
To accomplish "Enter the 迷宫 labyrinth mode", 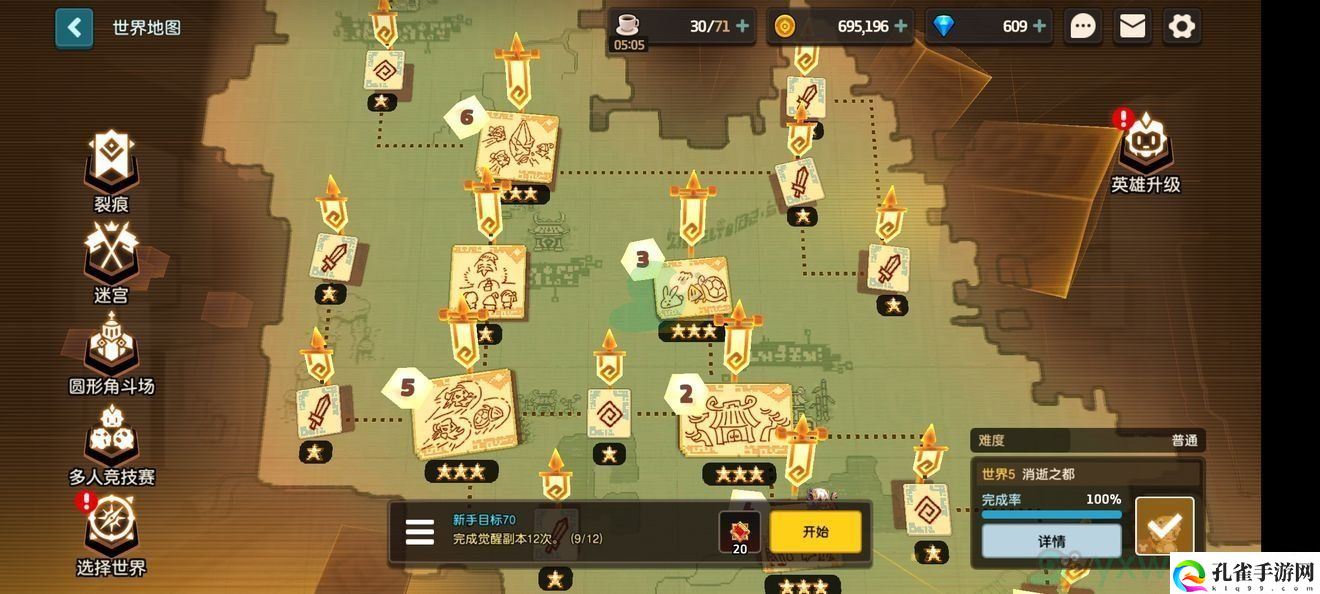I will tap(111, 260).
